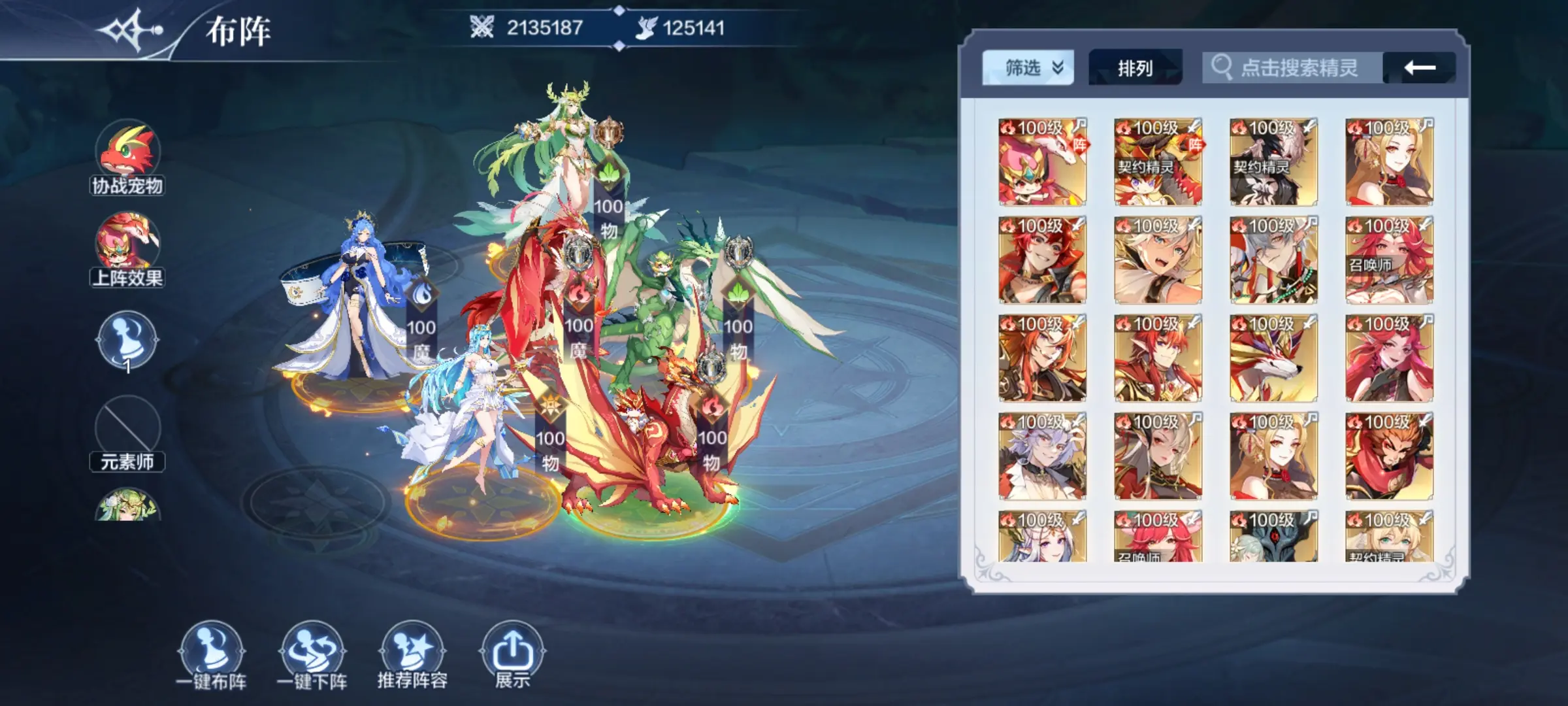
Task: Select the black-and-white 契约精灵 card
Action: point(1273,162)
